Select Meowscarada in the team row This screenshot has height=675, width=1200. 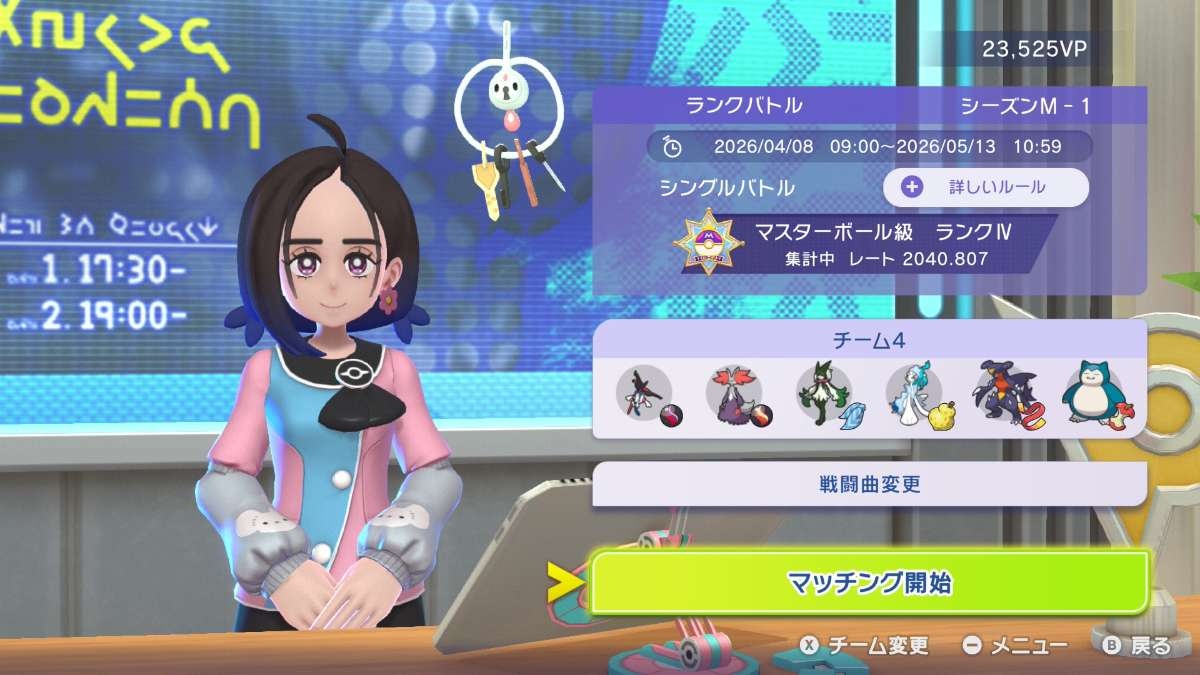tap(823, 393)
